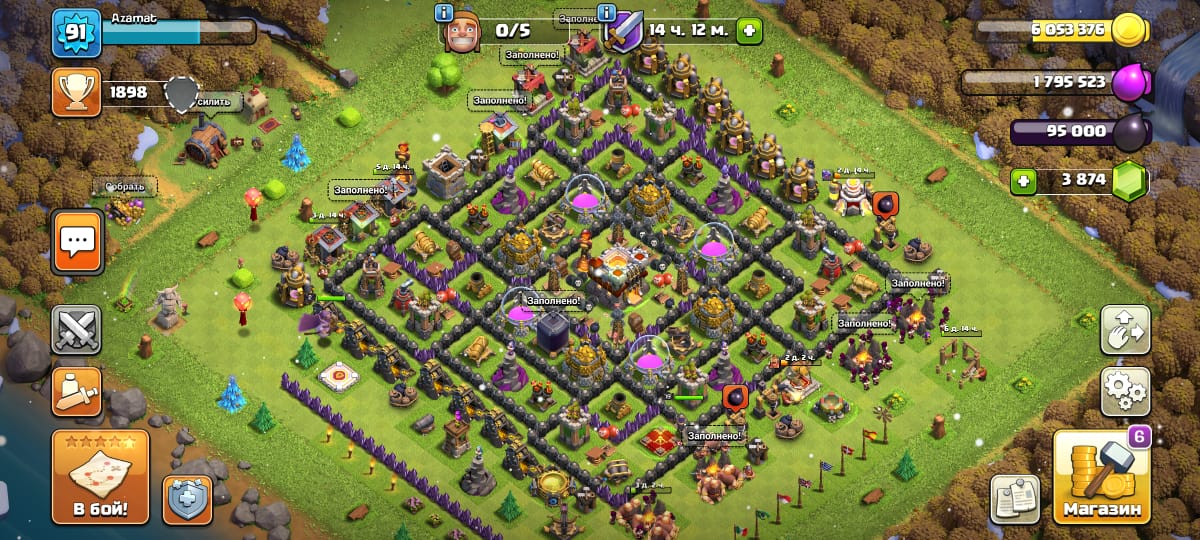Screen dimensions: 1200x540
Task: Open the army overview button
Action: click(77, 392)
